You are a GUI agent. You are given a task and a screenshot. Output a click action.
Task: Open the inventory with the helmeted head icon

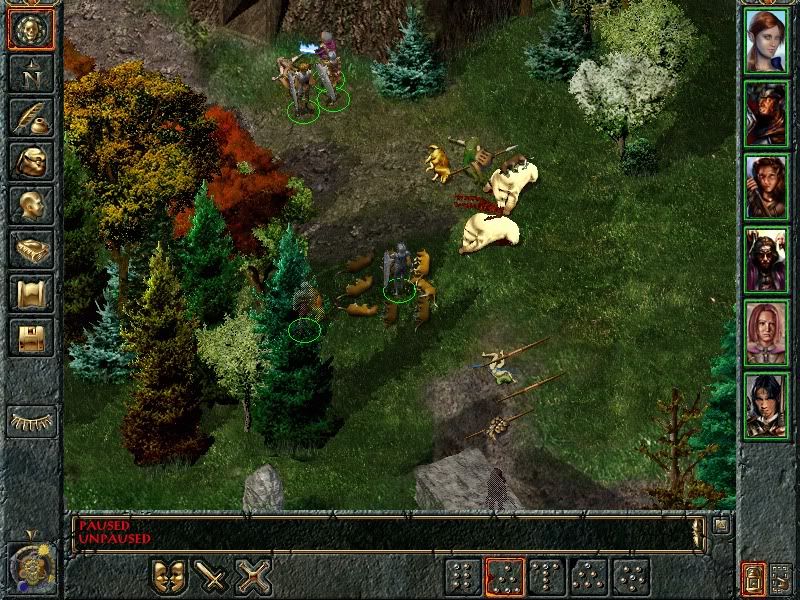tap(30, 161)
